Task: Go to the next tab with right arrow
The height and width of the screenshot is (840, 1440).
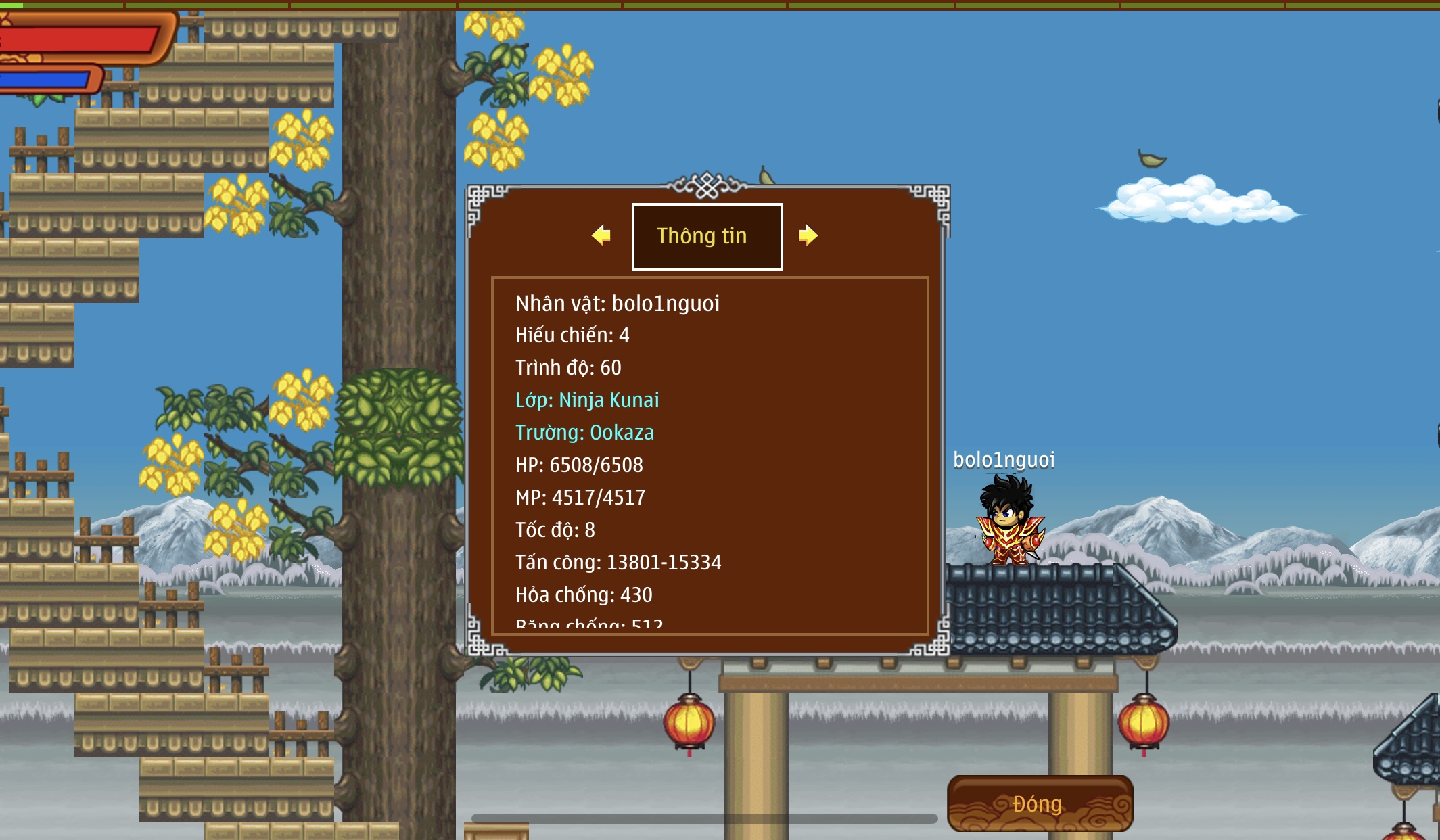Action: [808, 235]
